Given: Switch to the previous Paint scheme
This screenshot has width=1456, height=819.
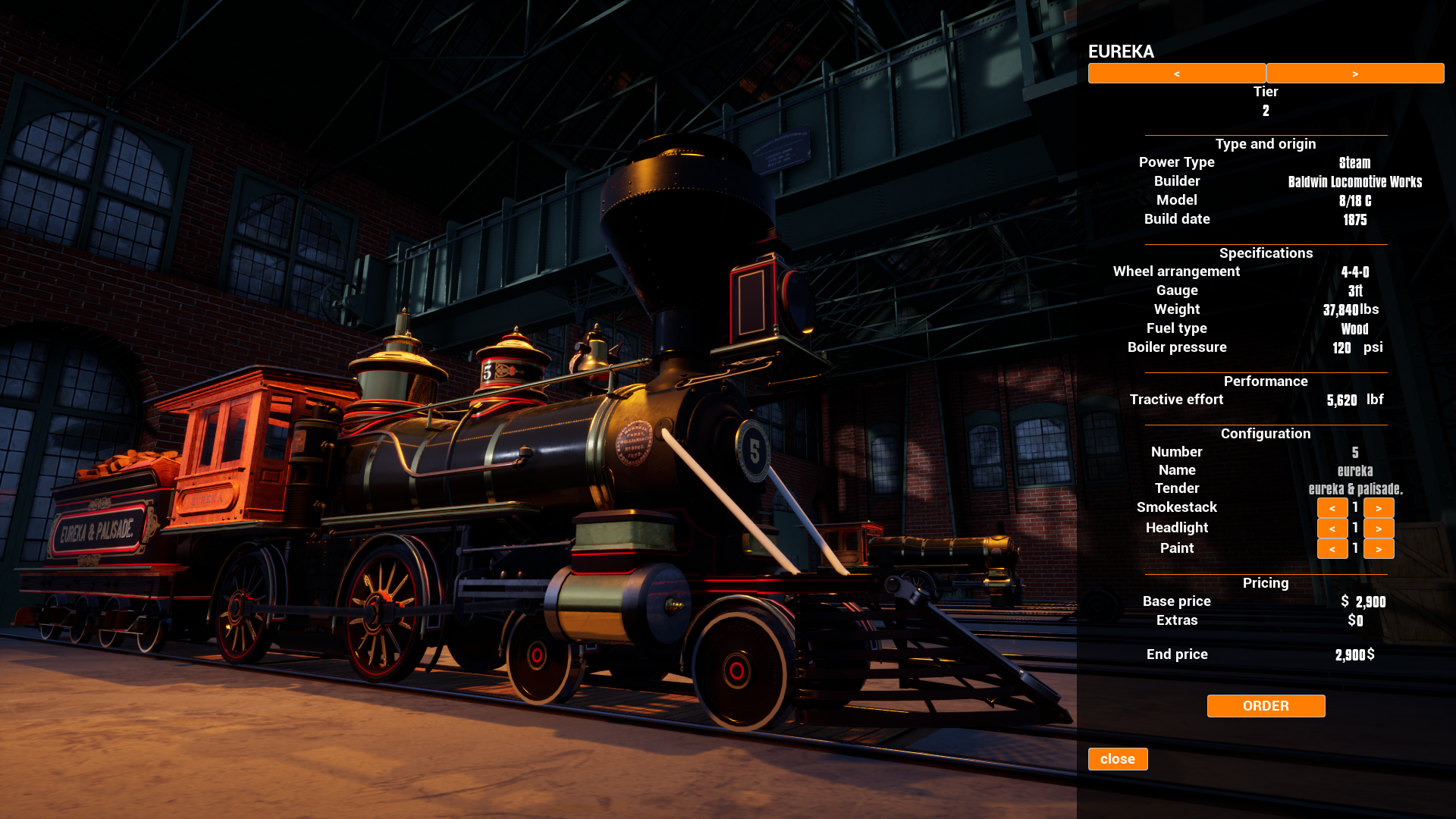Looking at the screenshot, I should point(1332,549).
